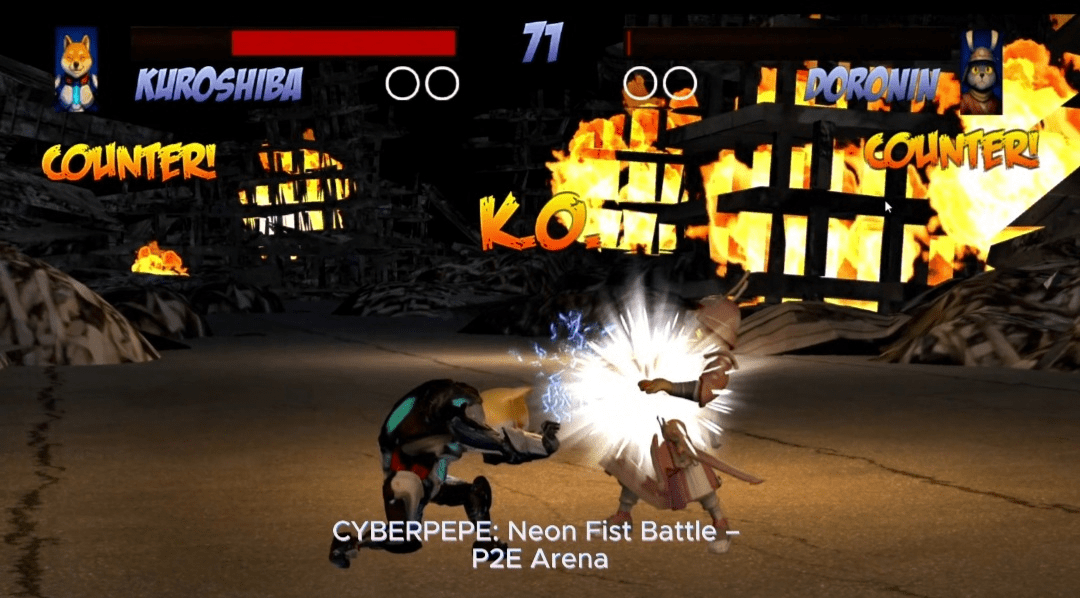Select Doronin's samurai cat portrait
This screenshot has width=1080, height=598.
(x=981, y=72)
